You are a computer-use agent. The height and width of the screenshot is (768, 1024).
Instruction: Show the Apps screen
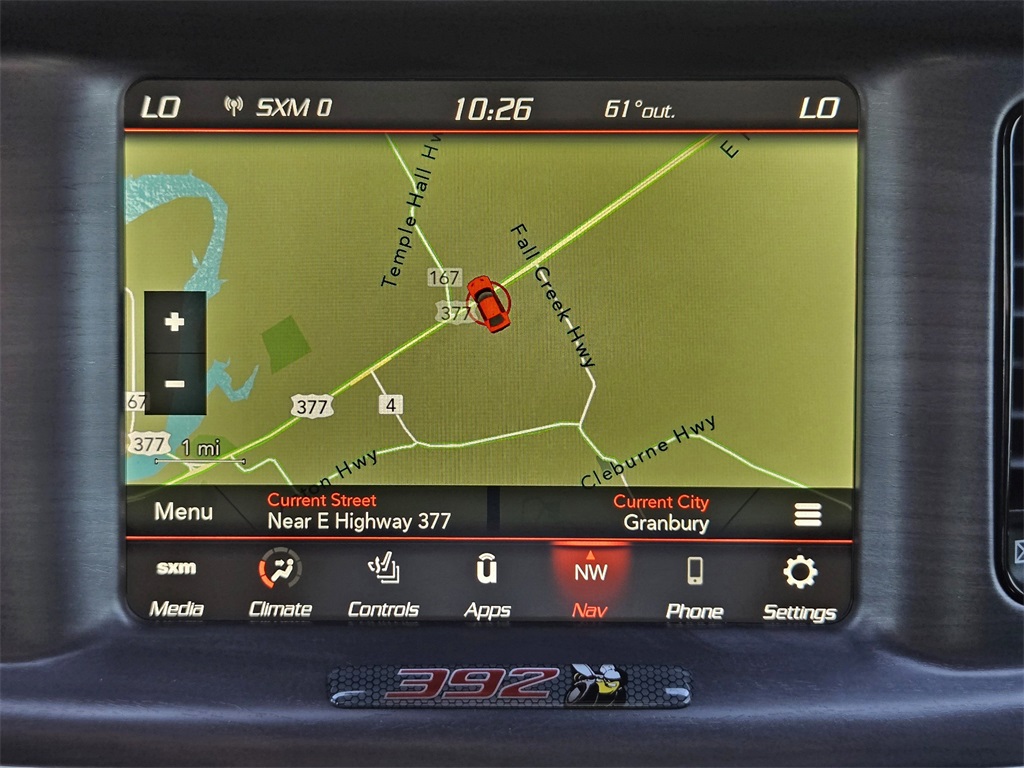[487, 587]
